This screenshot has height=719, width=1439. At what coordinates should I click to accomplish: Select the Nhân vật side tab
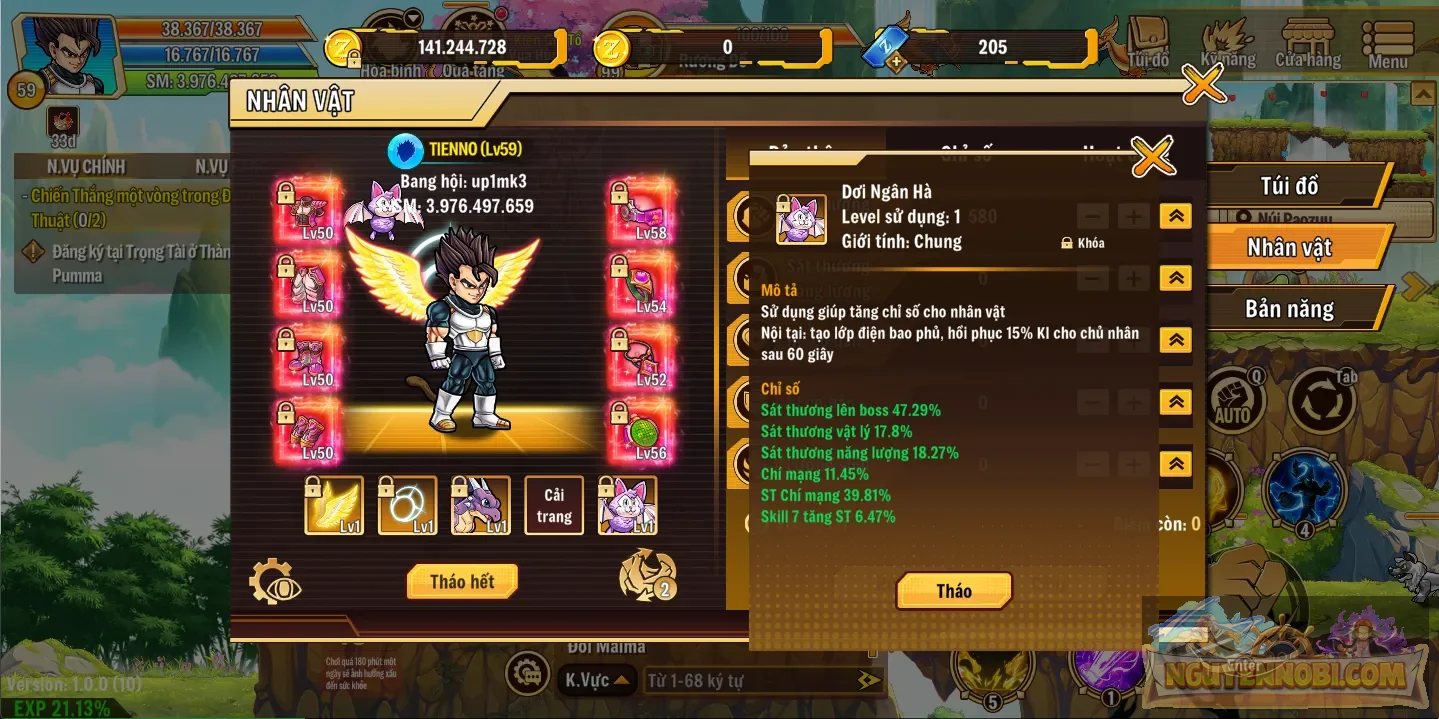1288,248
